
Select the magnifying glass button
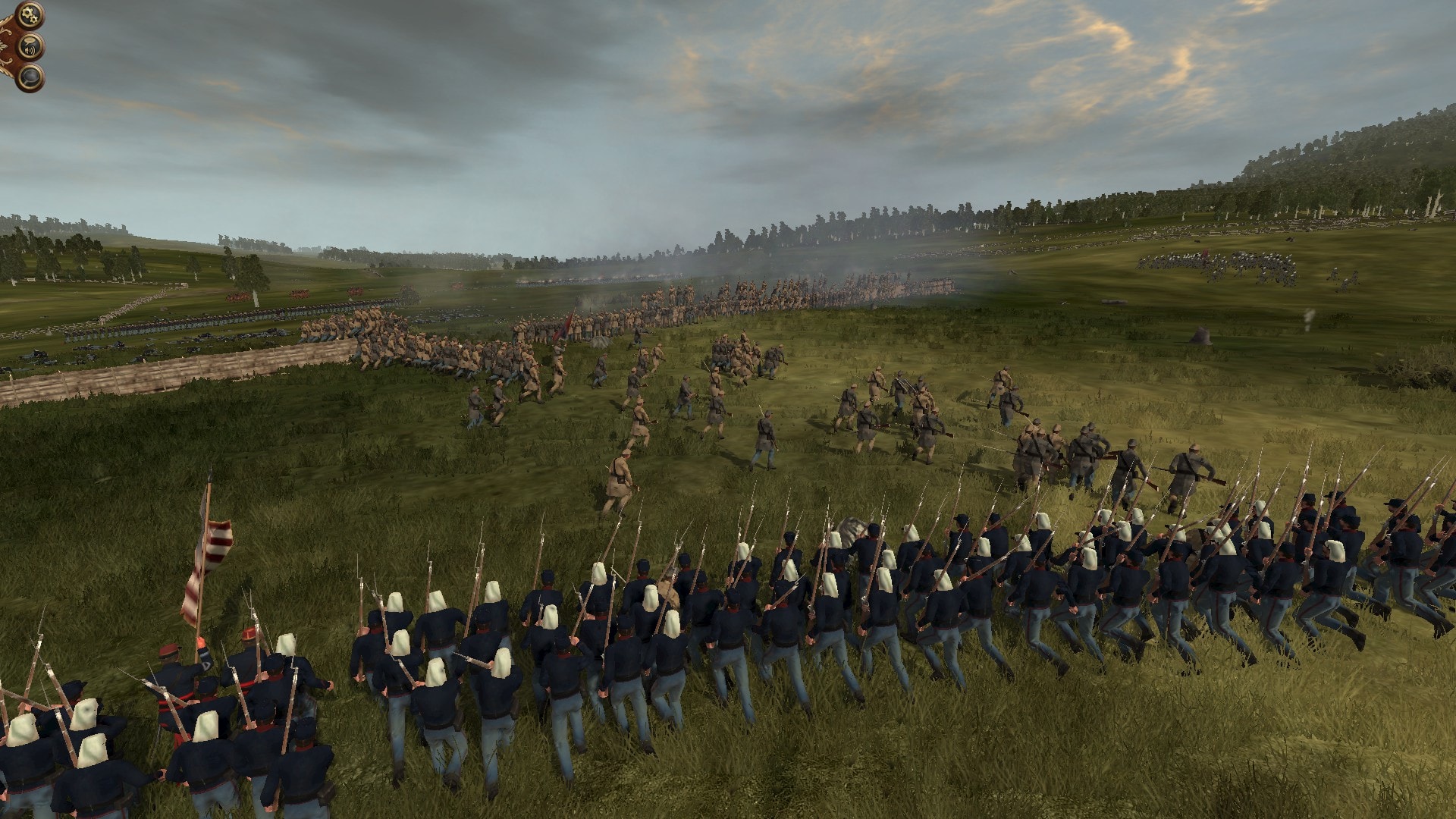tap(30, 77)
